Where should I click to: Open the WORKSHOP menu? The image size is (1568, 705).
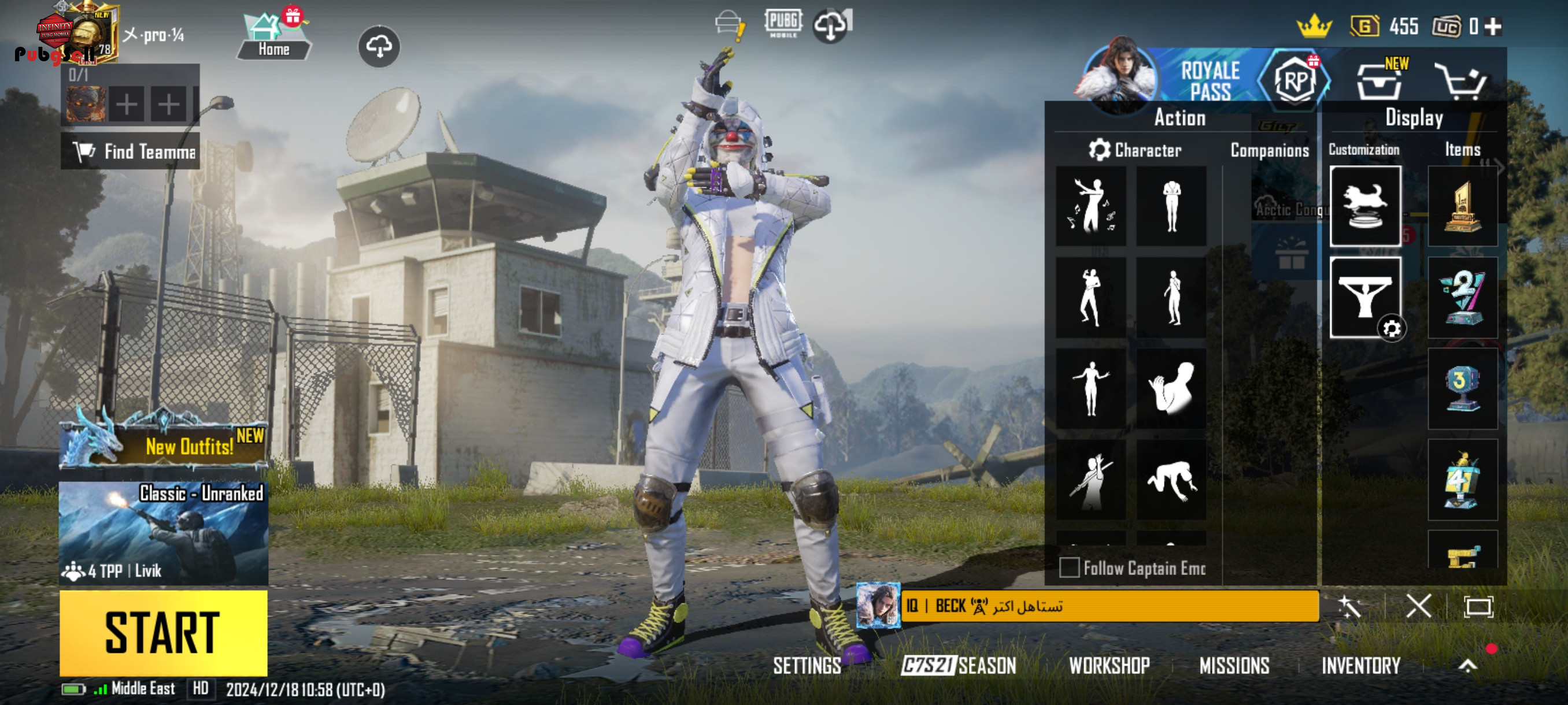tap(1109, 666)
